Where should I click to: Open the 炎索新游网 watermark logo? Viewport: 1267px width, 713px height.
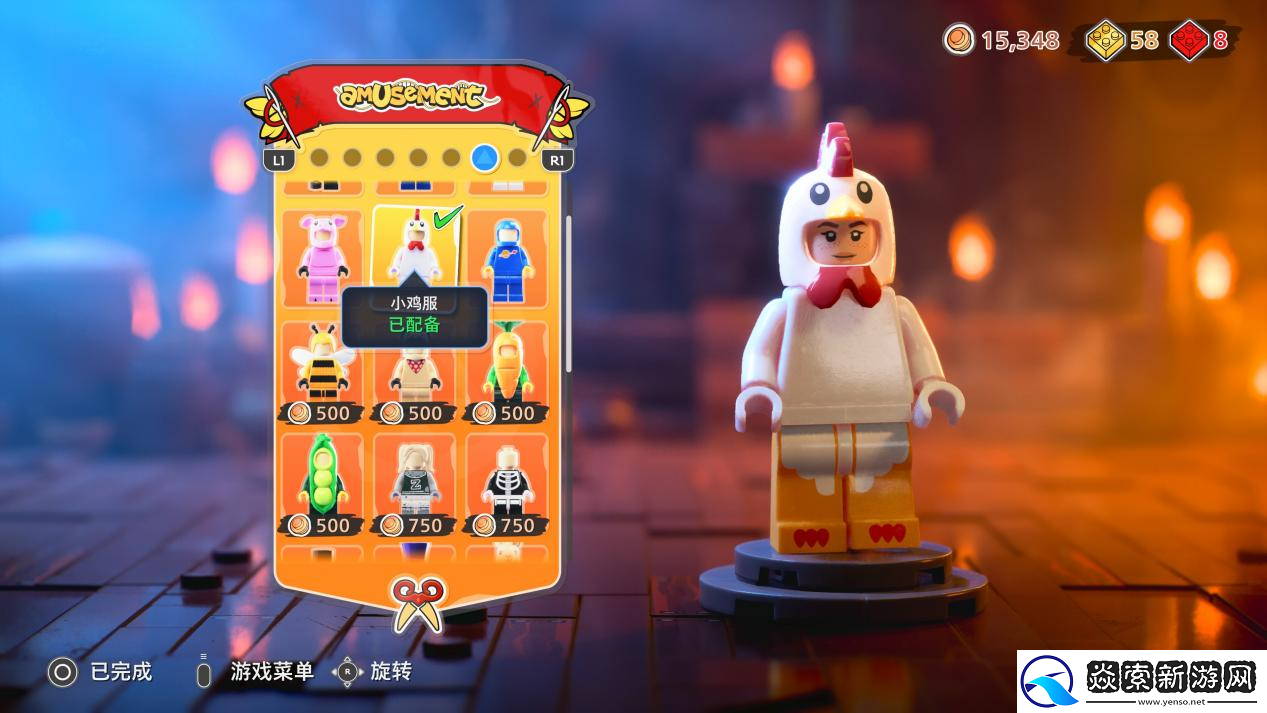tap(1140, 681)
